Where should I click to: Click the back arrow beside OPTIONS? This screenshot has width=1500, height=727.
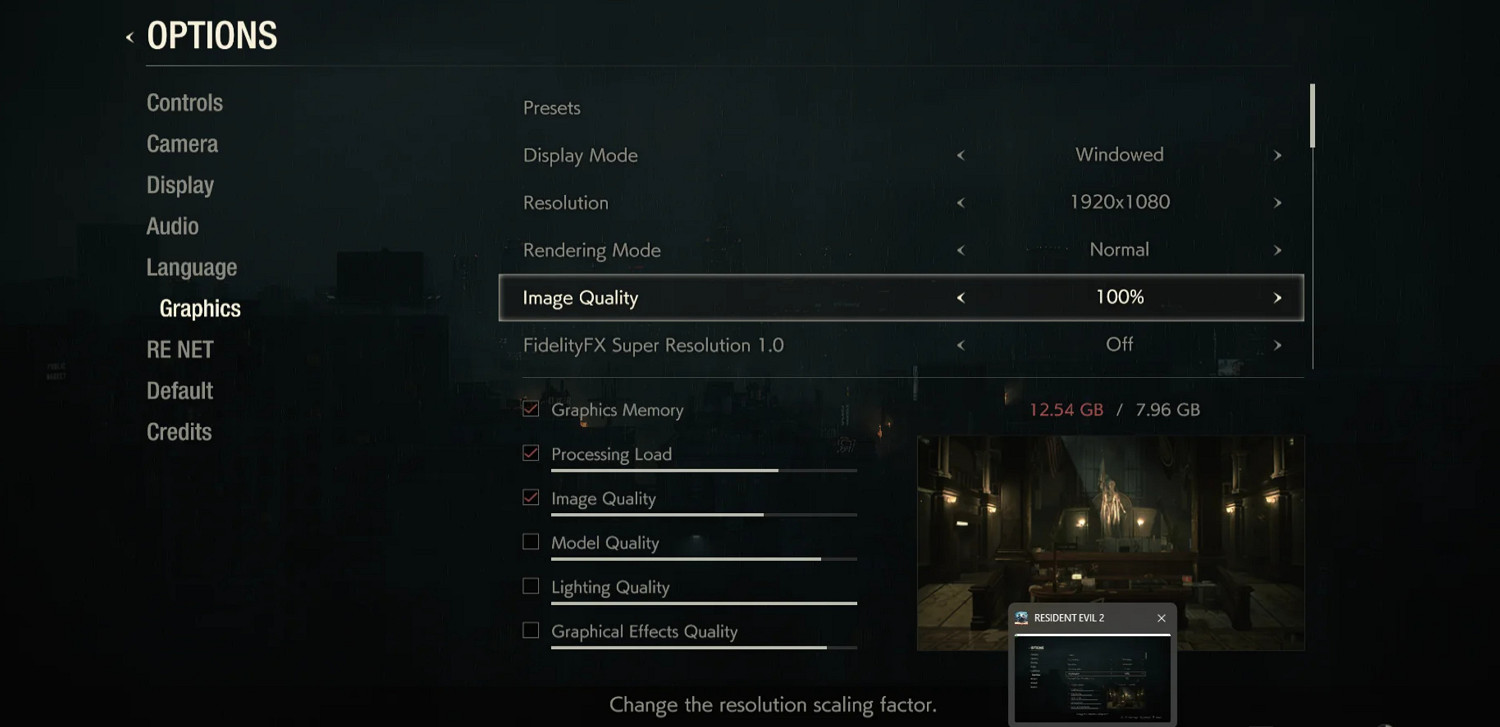[131, 36]
